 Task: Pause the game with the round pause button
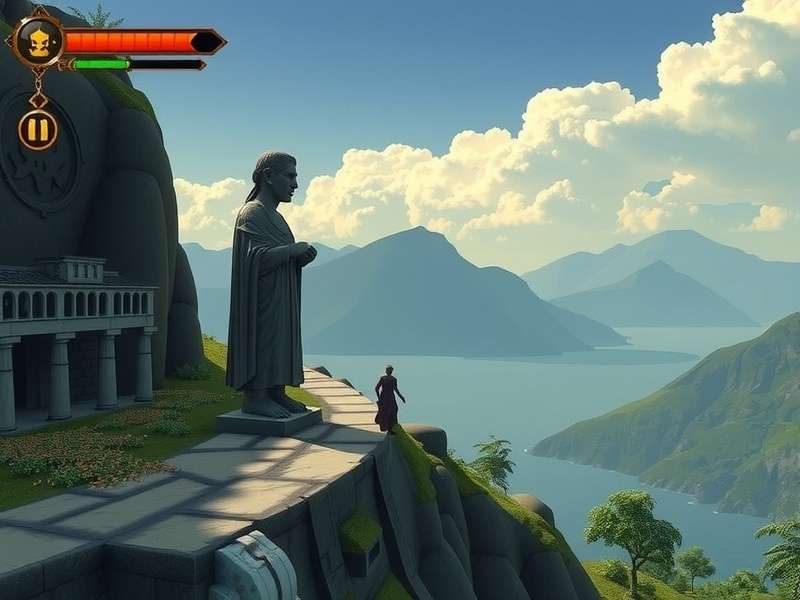[x=38, y=130]
